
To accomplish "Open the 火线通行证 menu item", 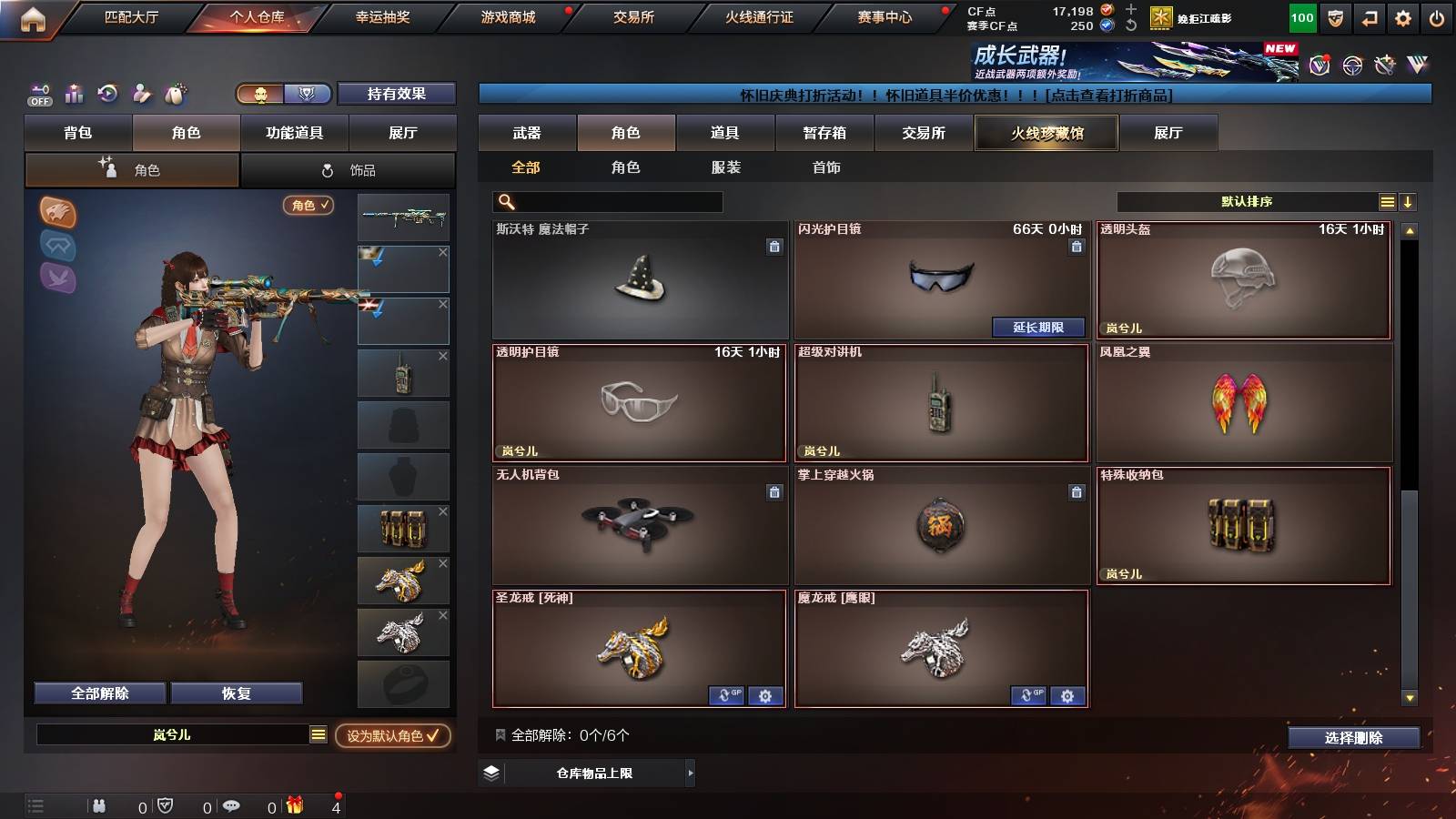I will pos(760,16).
